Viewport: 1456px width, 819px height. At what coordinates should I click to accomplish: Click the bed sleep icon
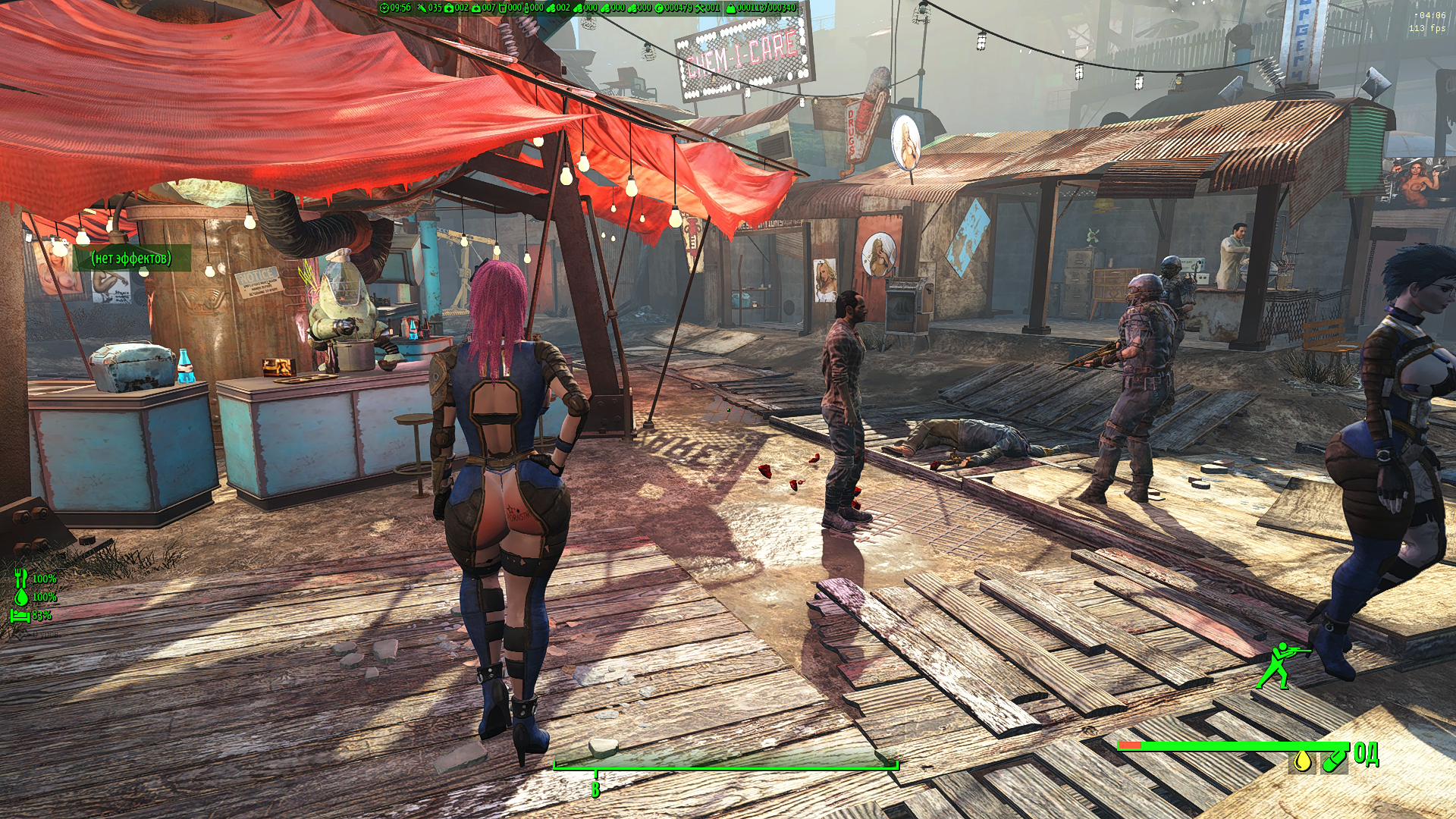pos(20,615)
